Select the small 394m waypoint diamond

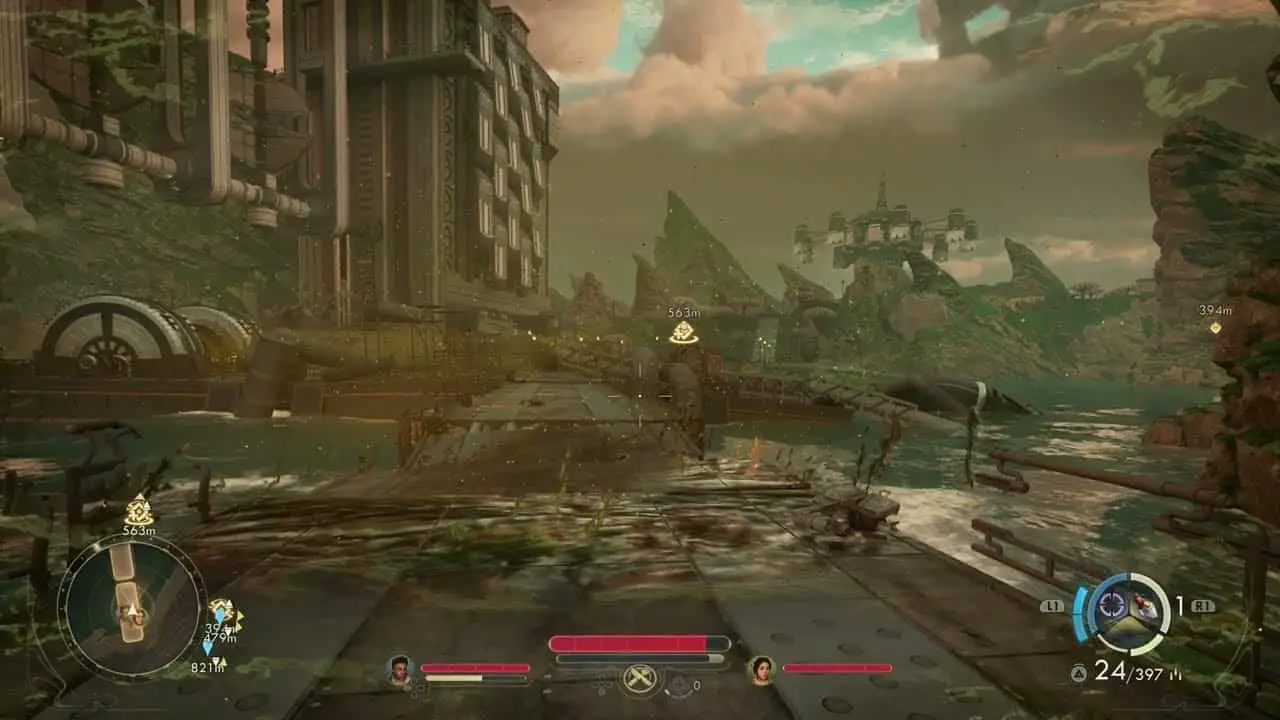point(1215,327)
